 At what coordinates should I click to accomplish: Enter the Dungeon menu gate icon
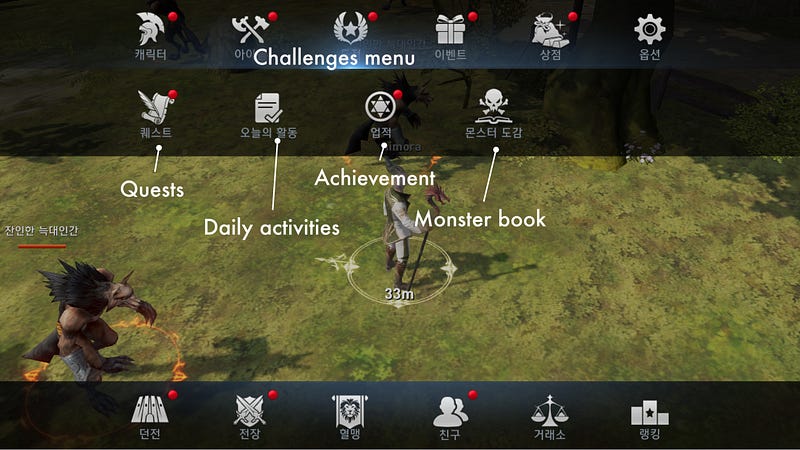pos(151,411)
